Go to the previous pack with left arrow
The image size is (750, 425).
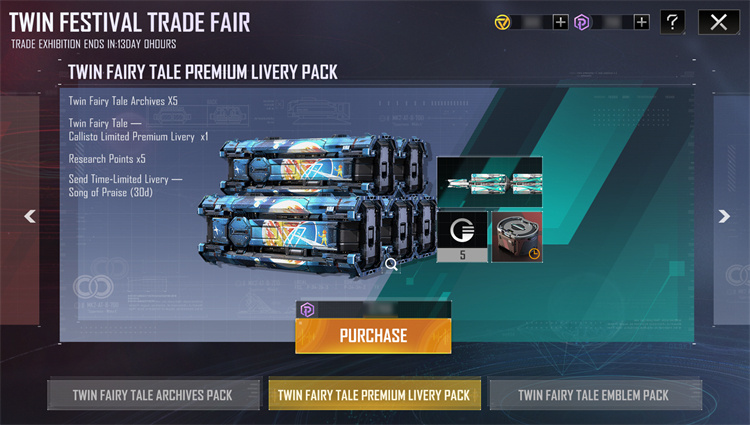[30, 216]
